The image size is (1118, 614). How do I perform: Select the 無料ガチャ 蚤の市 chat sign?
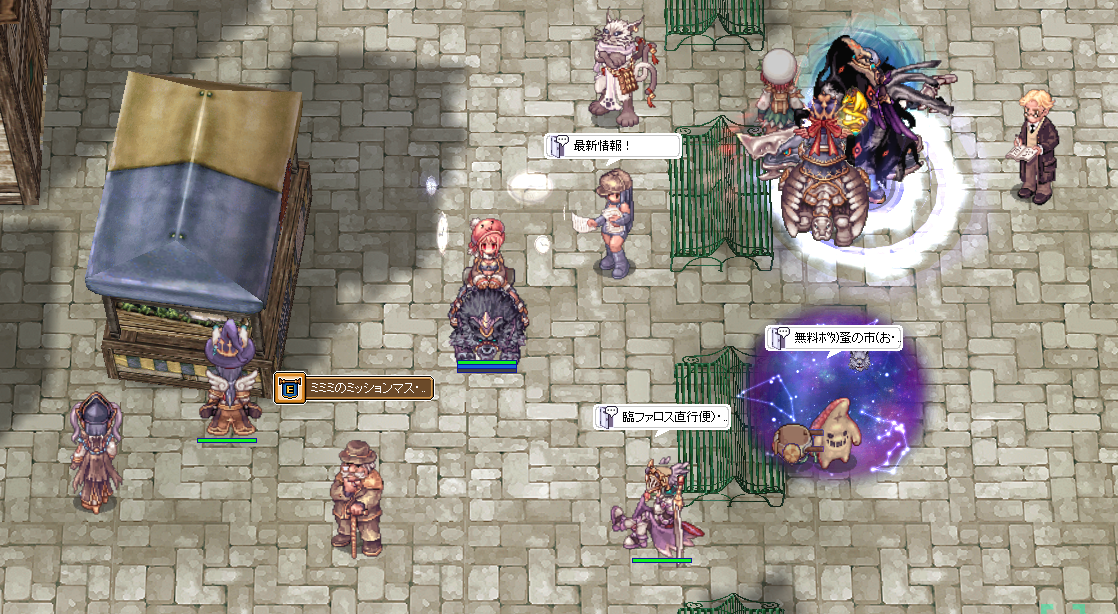tap(834, 338)
